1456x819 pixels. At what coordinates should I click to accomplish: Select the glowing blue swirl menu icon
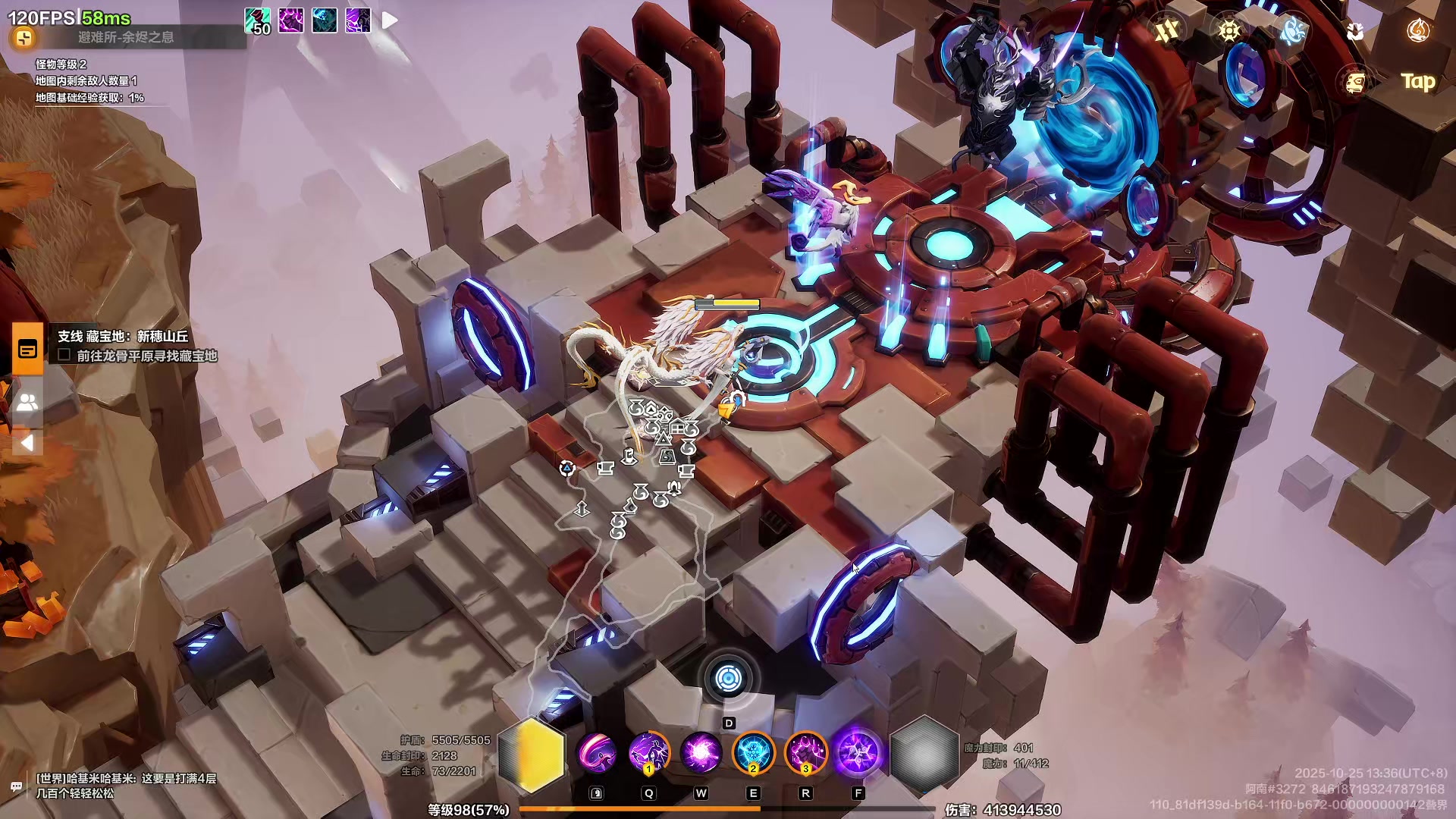coord(1293,31)
